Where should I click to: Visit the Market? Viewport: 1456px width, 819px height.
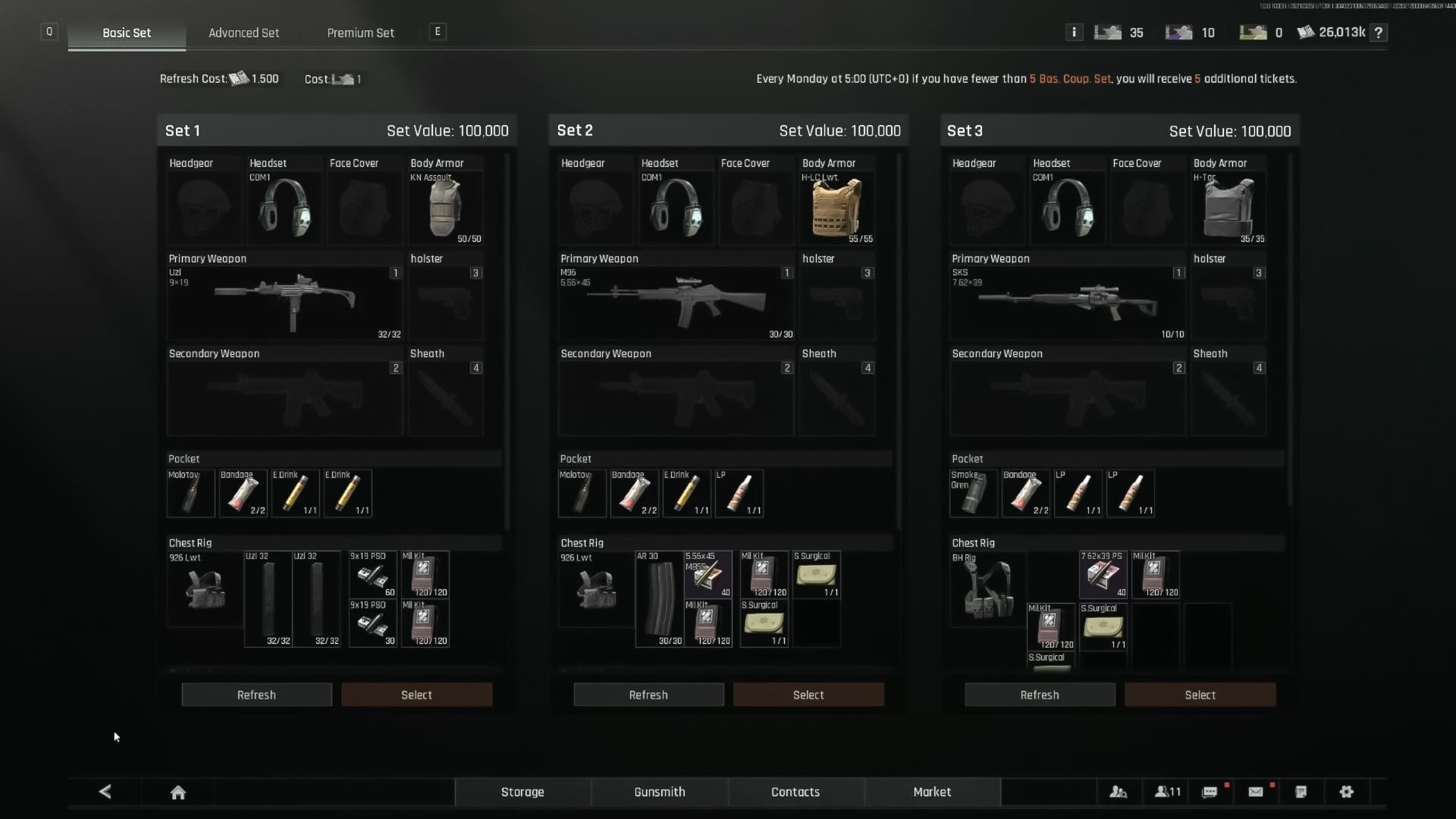pos(932,792)
